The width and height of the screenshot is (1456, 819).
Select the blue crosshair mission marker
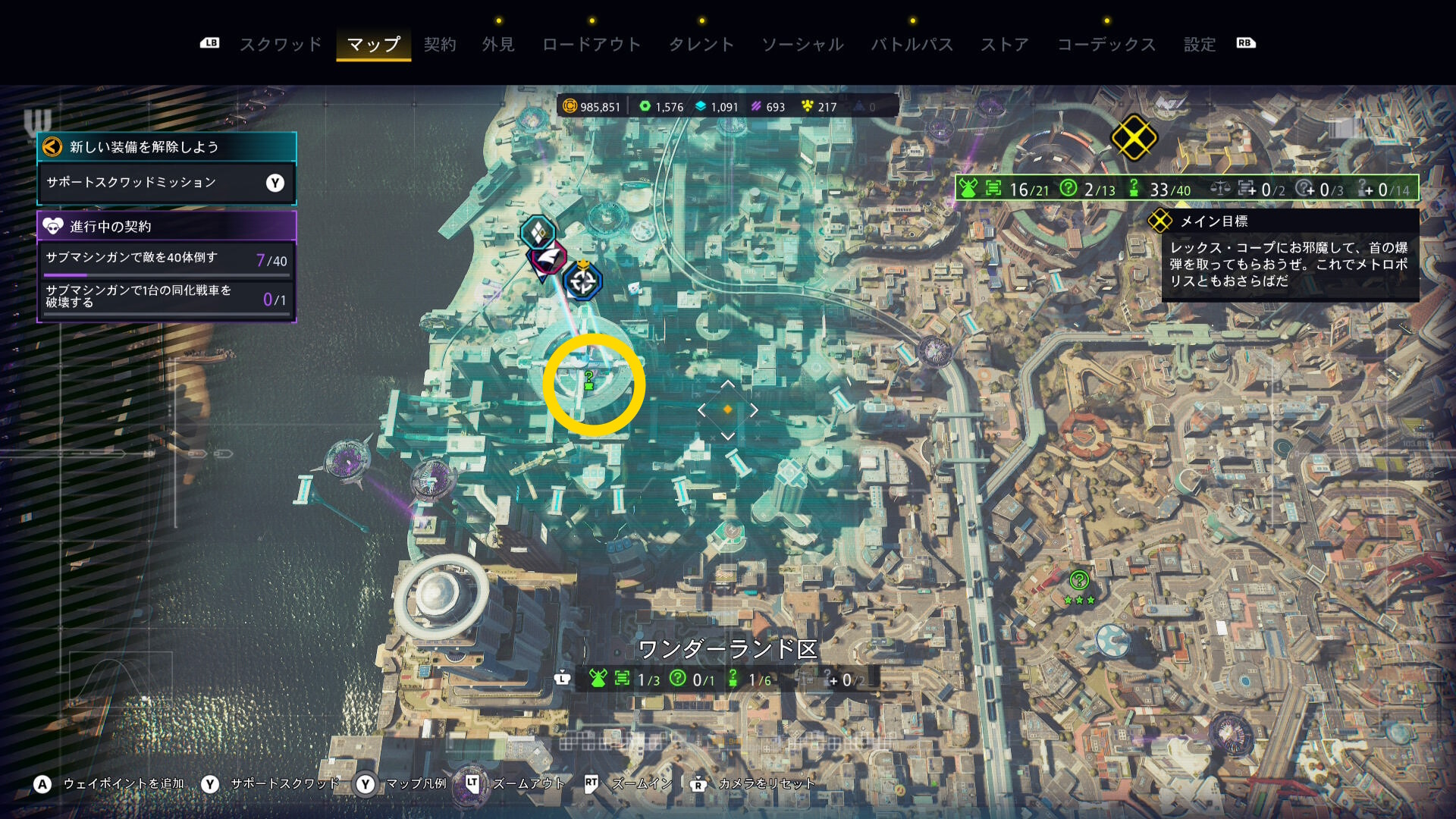pyautogui.click(x=582, y=282)
